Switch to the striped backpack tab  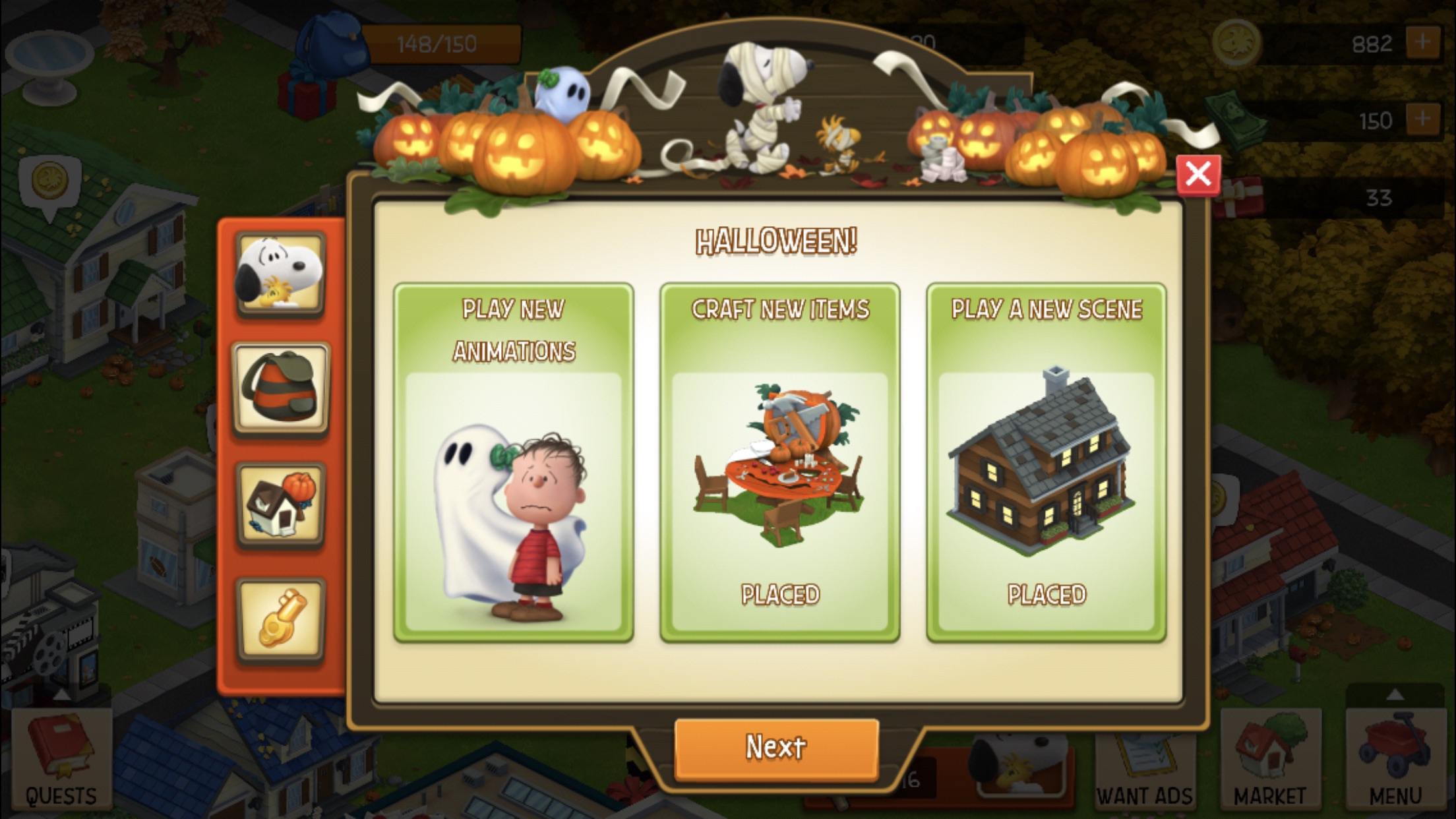click(x=281, y=389)
